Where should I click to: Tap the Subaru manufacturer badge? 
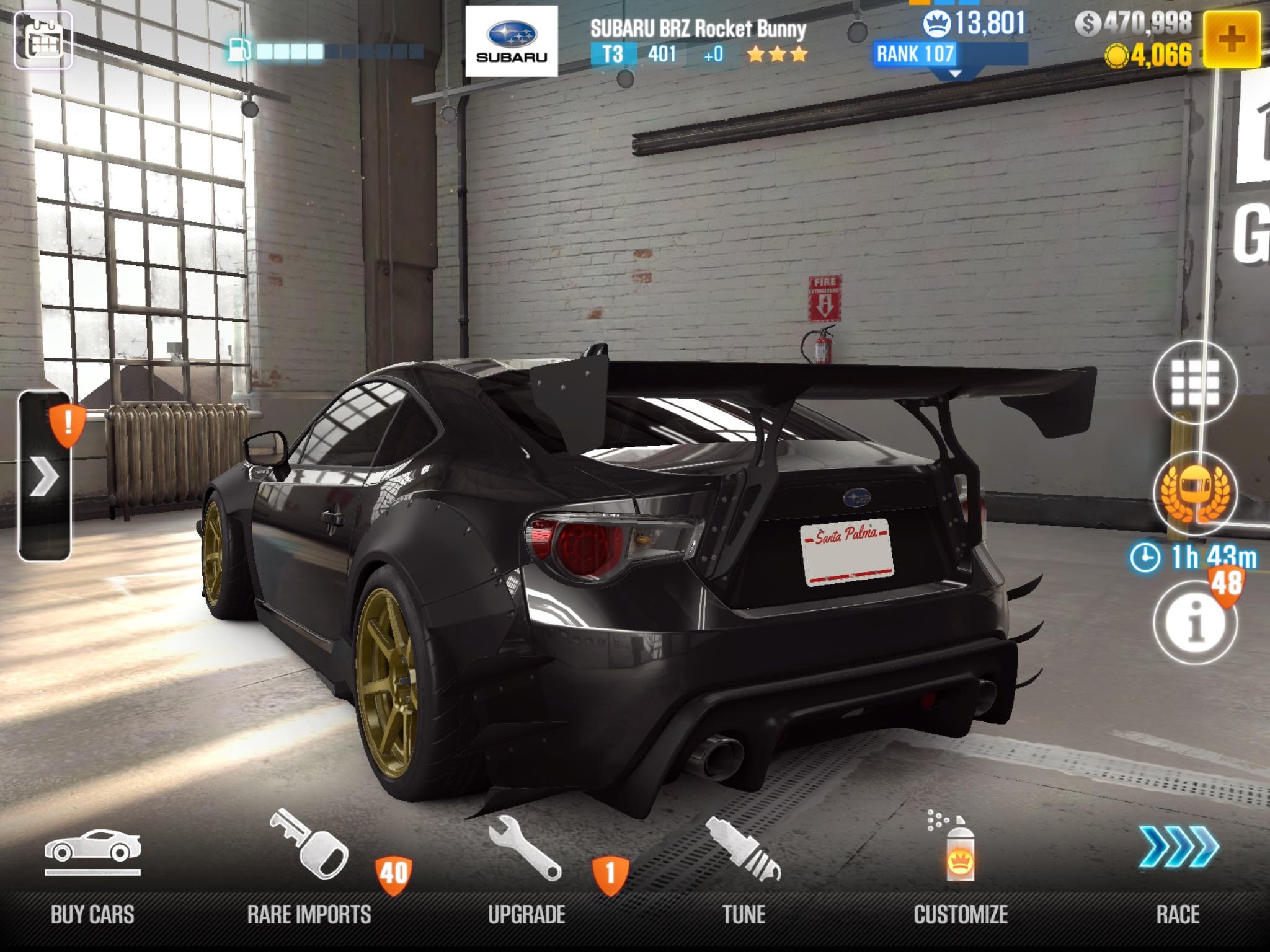(511, 38)
